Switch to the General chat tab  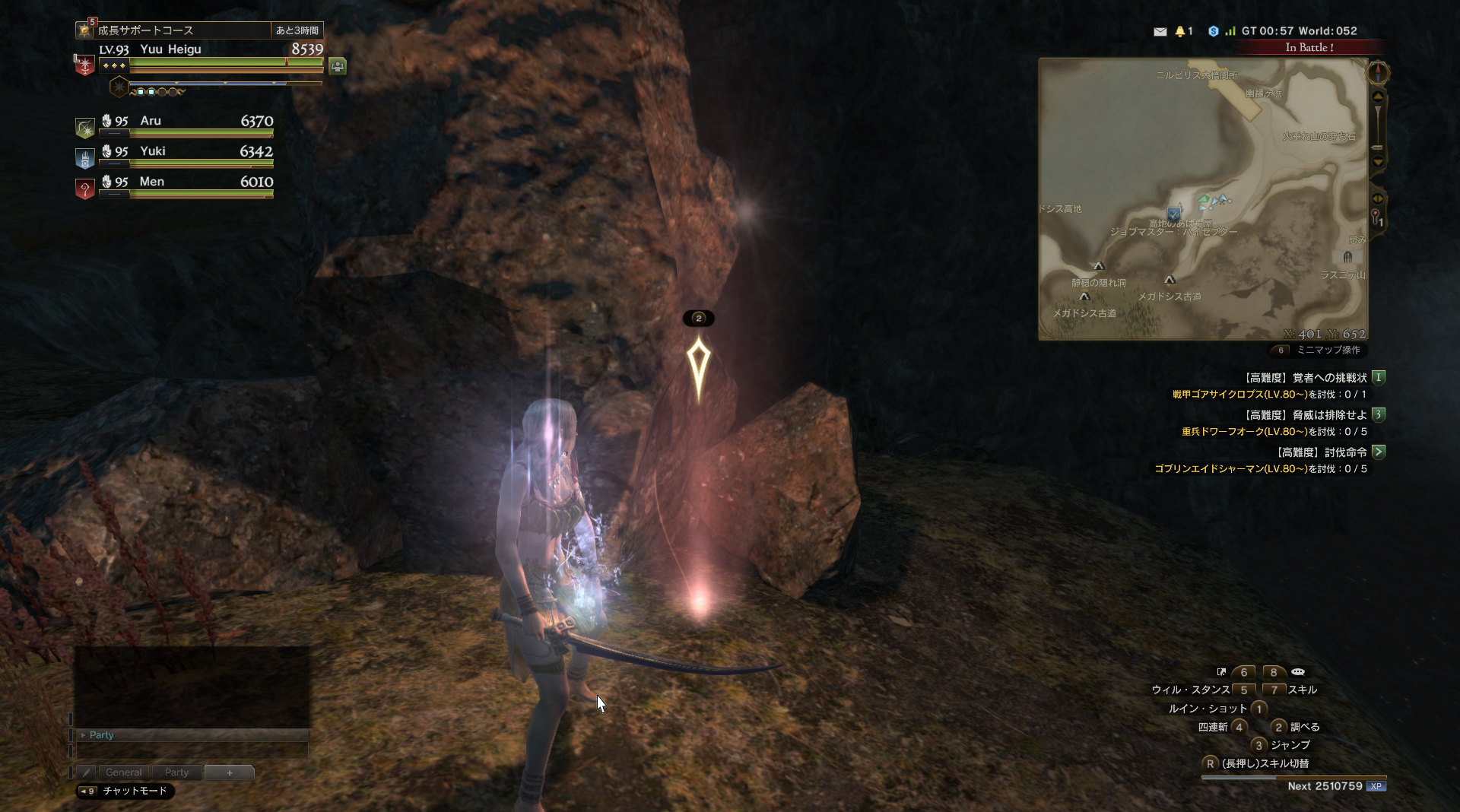[124, 772]
